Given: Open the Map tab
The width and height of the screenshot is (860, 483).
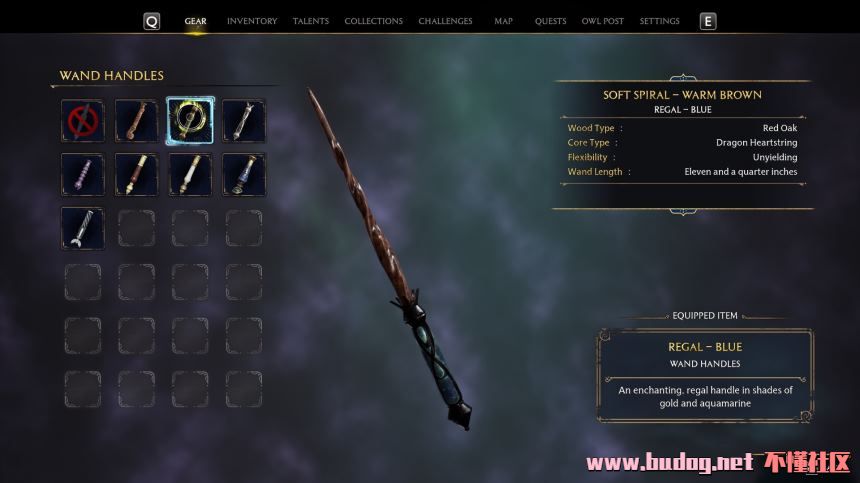Looking at the screenshot, I should click(x=503, y=21).
